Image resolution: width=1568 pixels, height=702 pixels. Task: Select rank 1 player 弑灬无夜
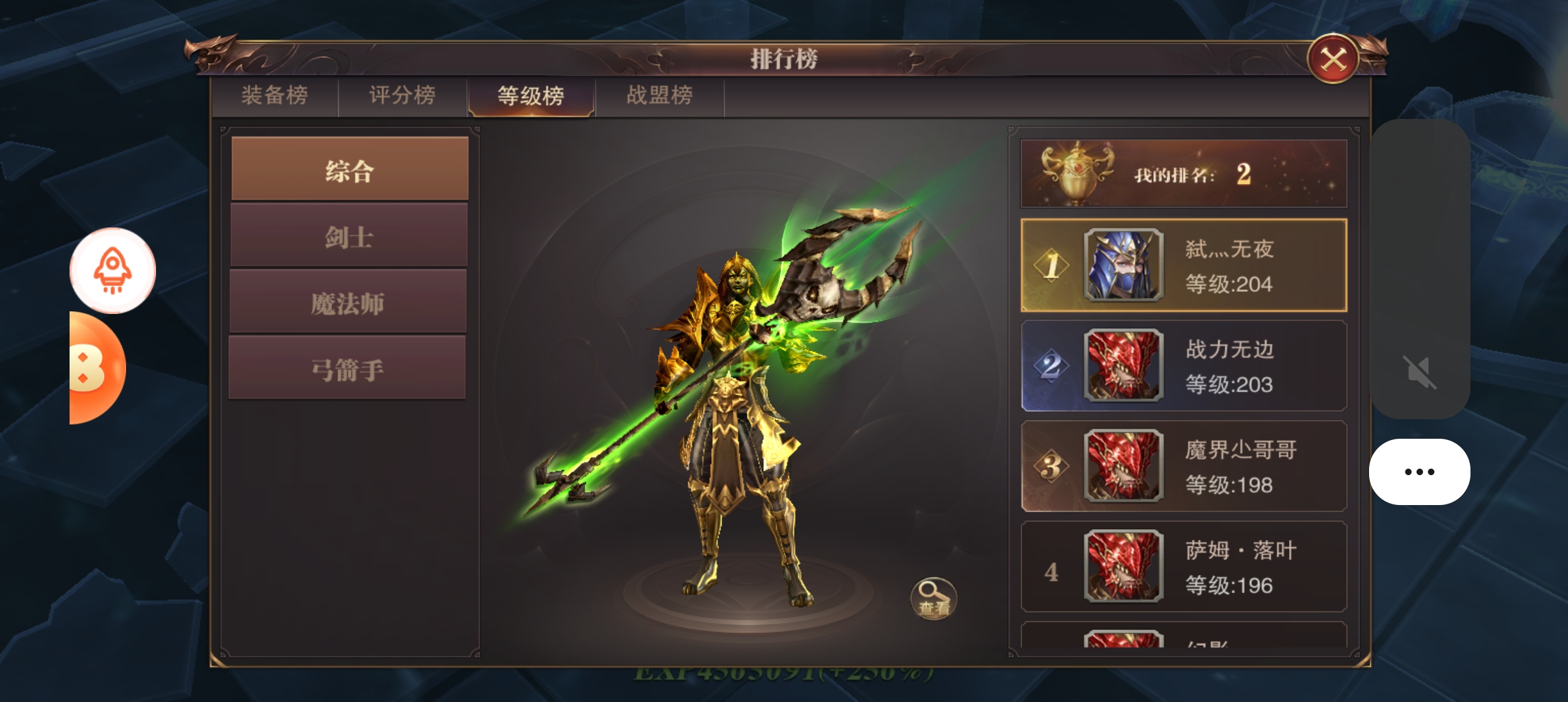click(x=1183, y=266)
